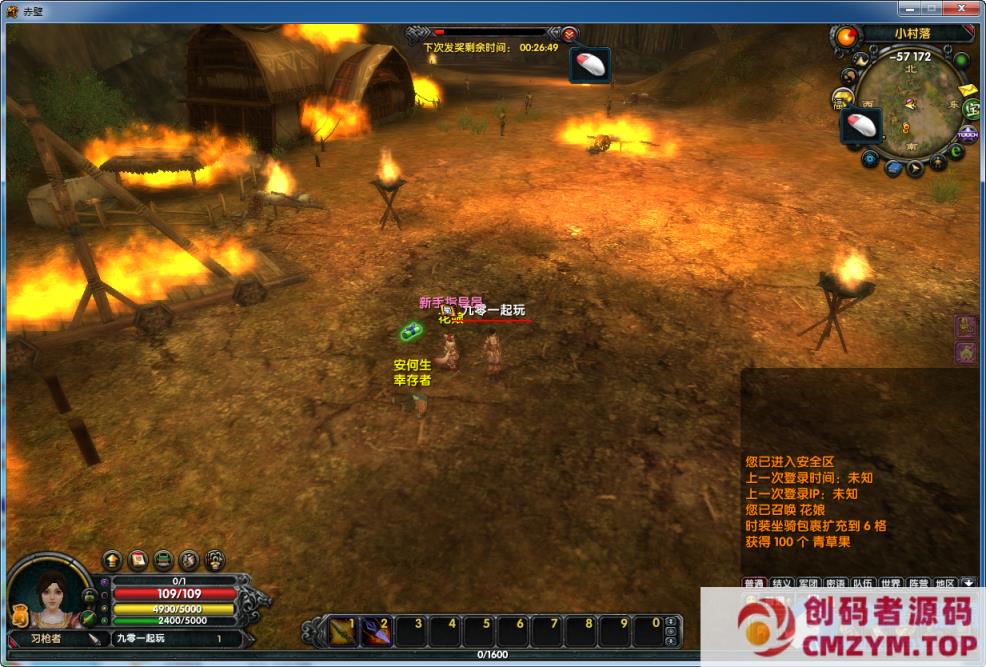Click the orange up-arrow icon above health bar
Image resolution: width=986 pixels, height=667 pixels.
pos(112,559)
